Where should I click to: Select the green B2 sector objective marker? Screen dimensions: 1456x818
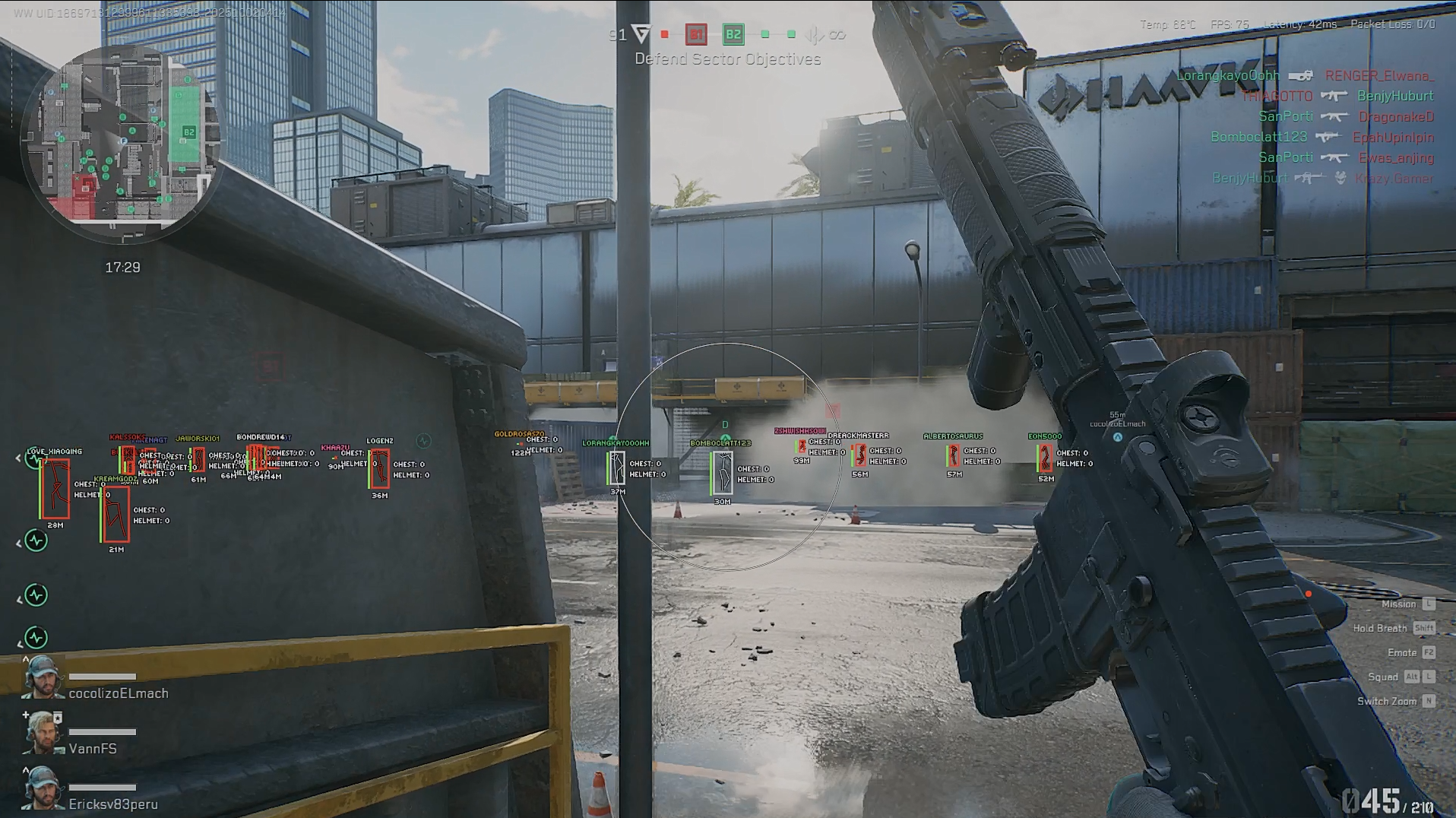click(x=733, y=34)
